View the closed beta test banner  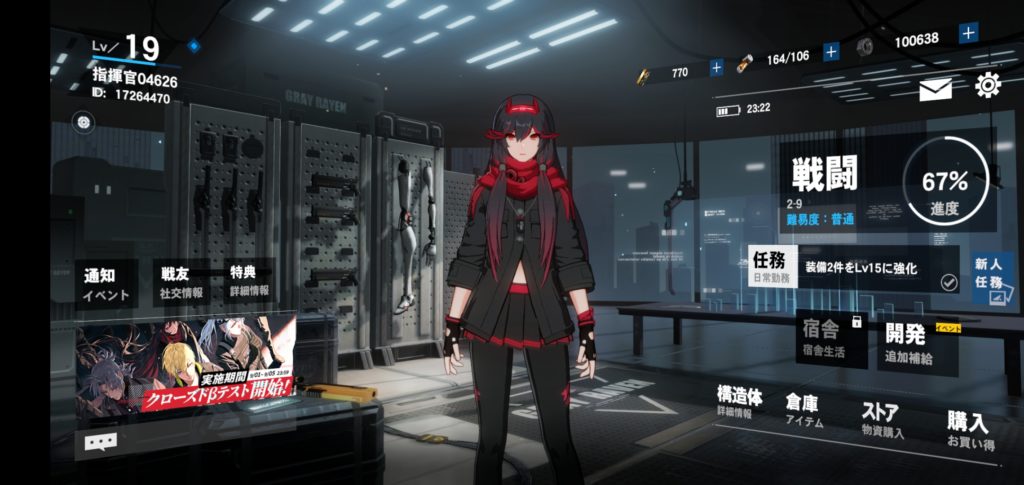[187, 365]
